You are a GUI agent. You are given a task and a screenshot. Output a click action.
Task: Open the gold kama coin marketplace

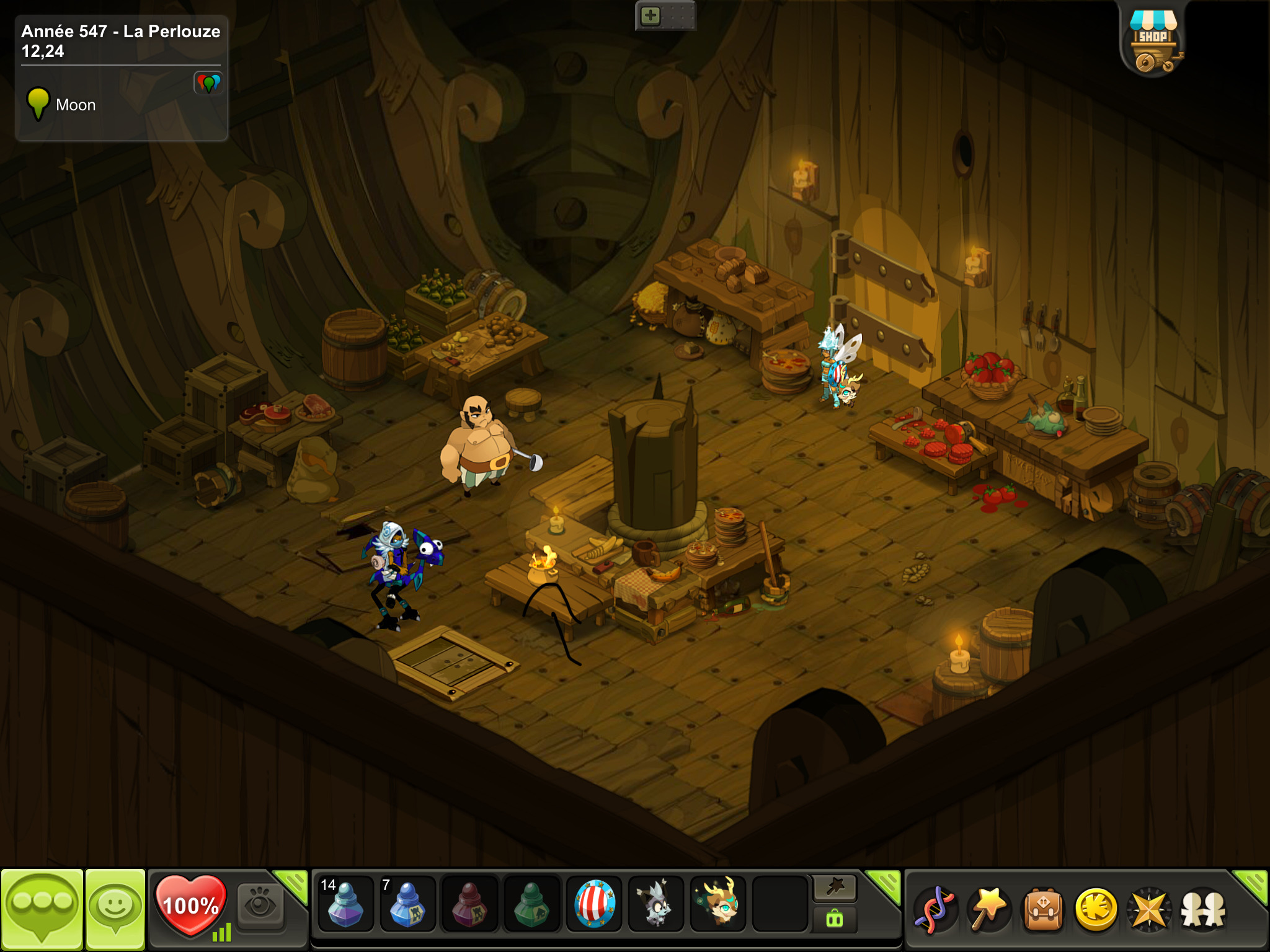tap(1096, 910)
